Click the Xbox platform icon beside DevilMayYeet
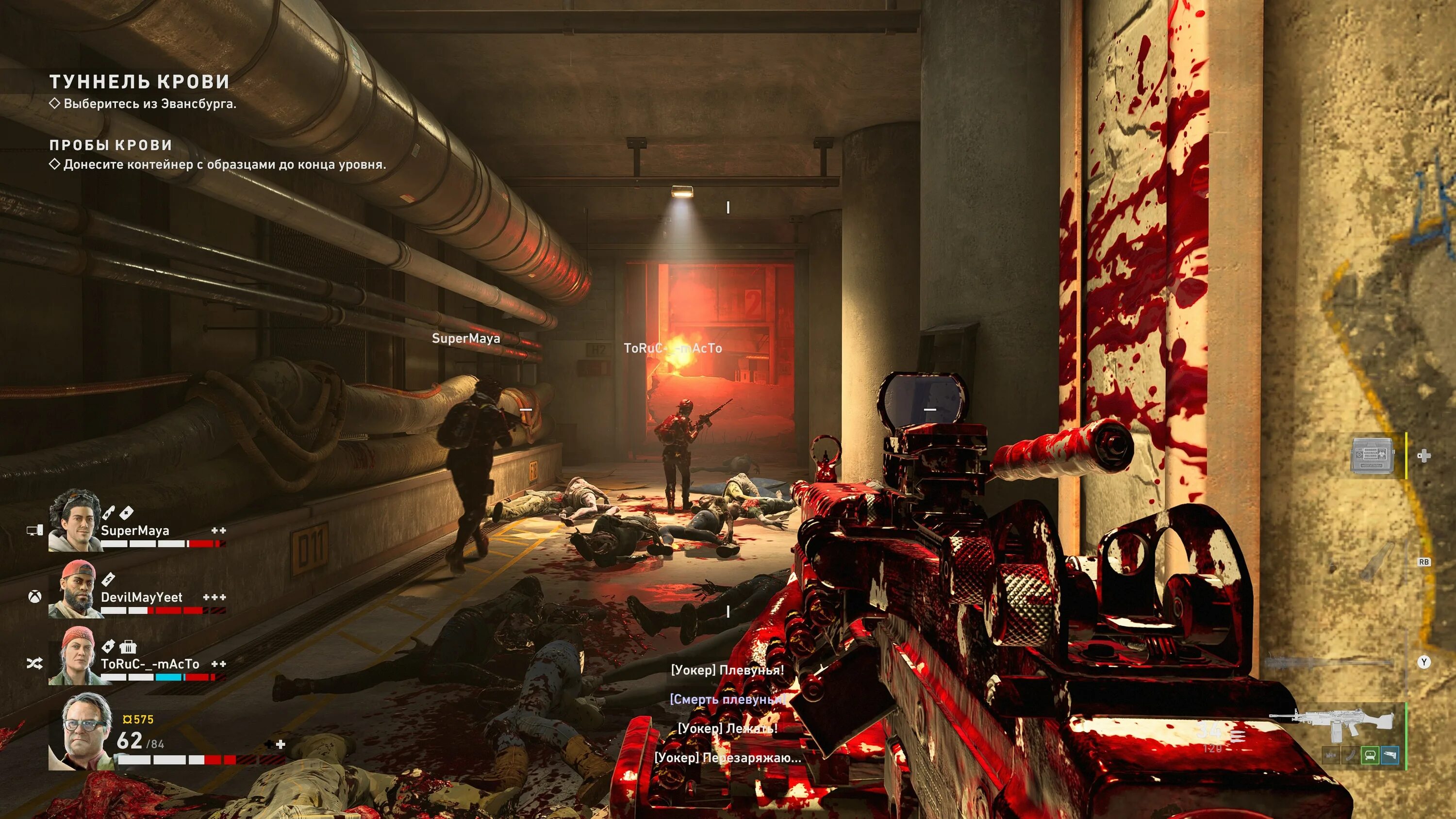1456x819 pixels. (x=34, y=596)
